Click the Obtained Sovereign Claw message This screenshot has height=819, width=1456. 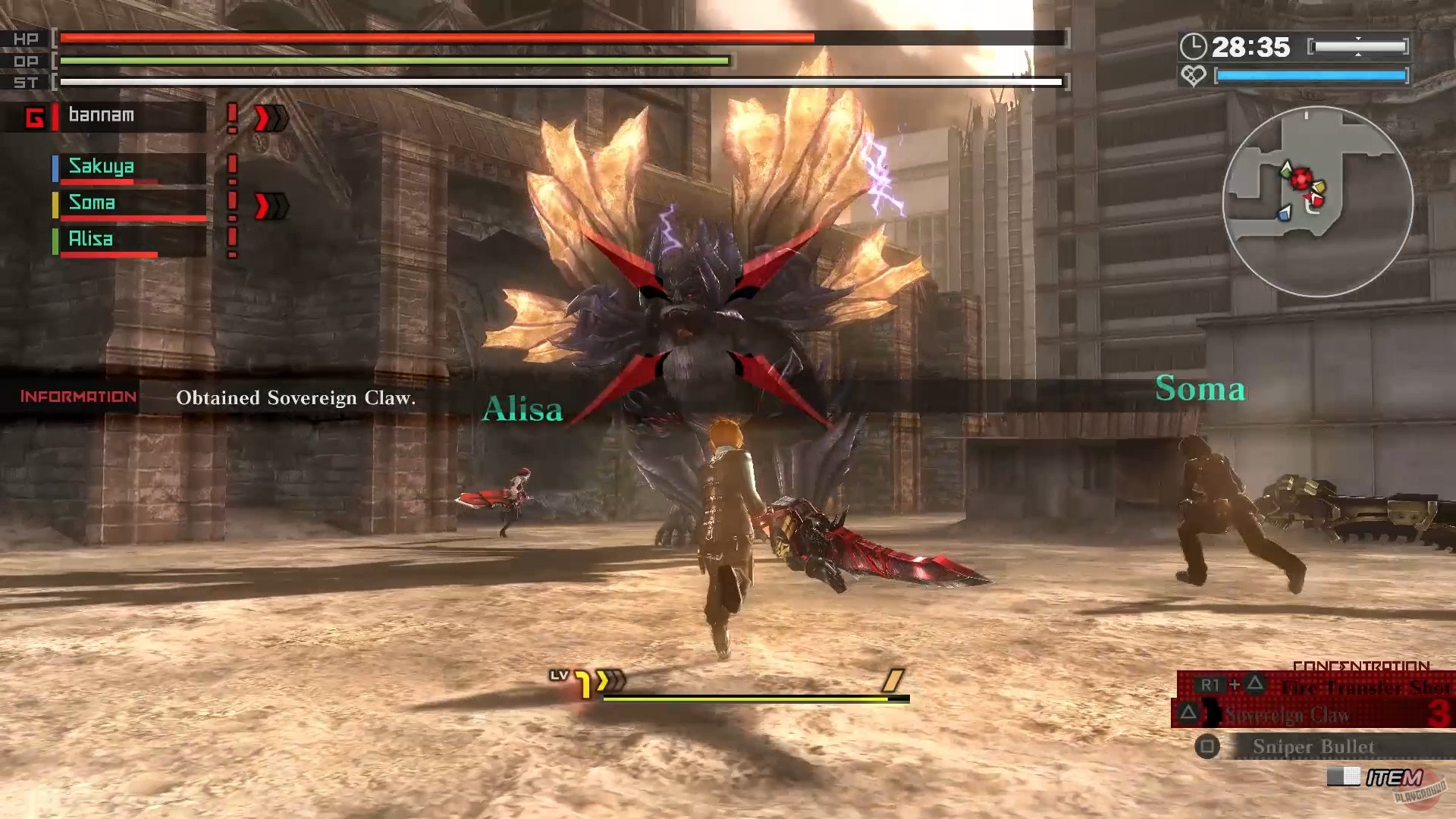point(296,397)
